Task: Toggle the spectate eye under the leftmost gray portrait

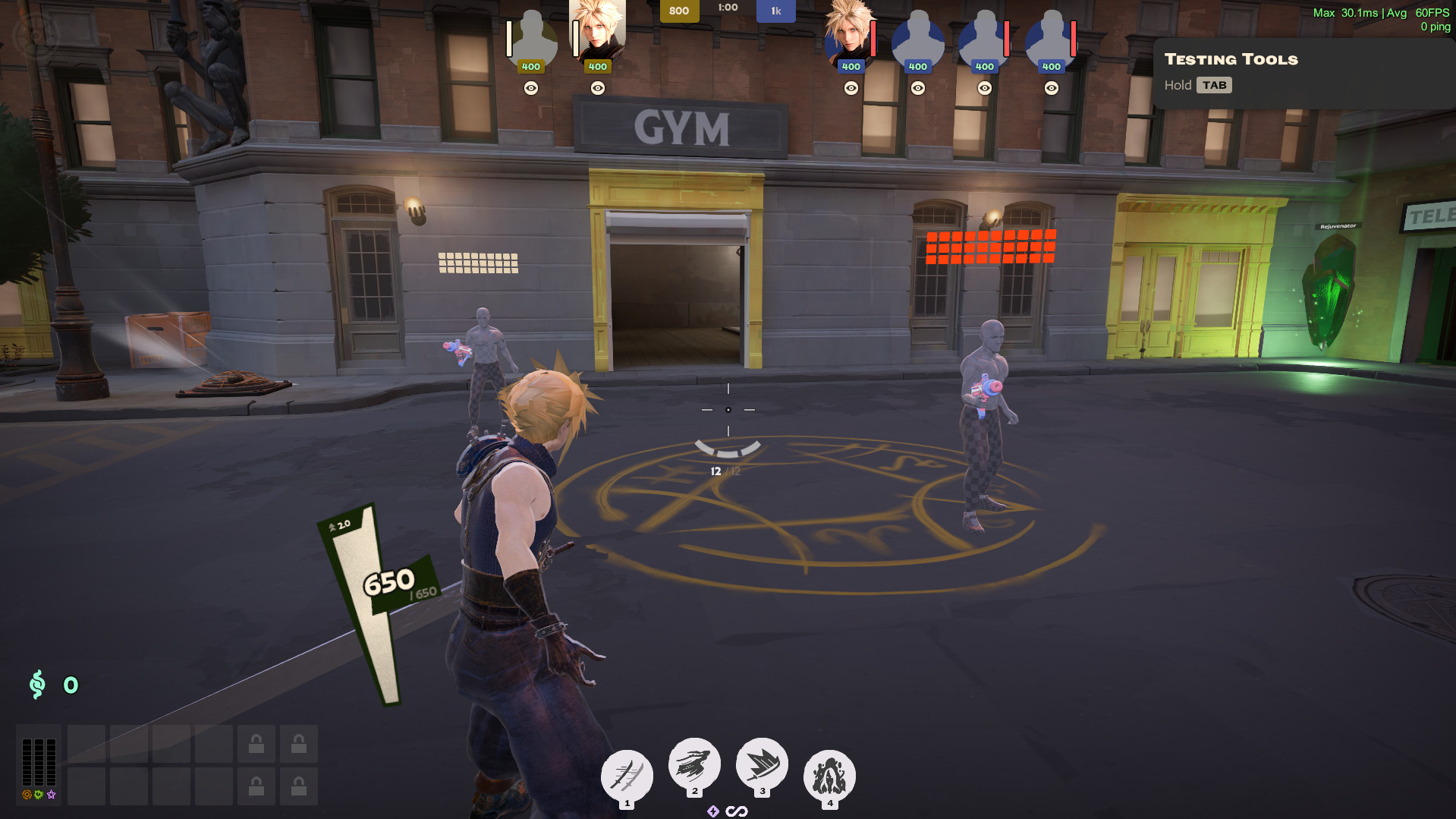Action: (531, 87)
